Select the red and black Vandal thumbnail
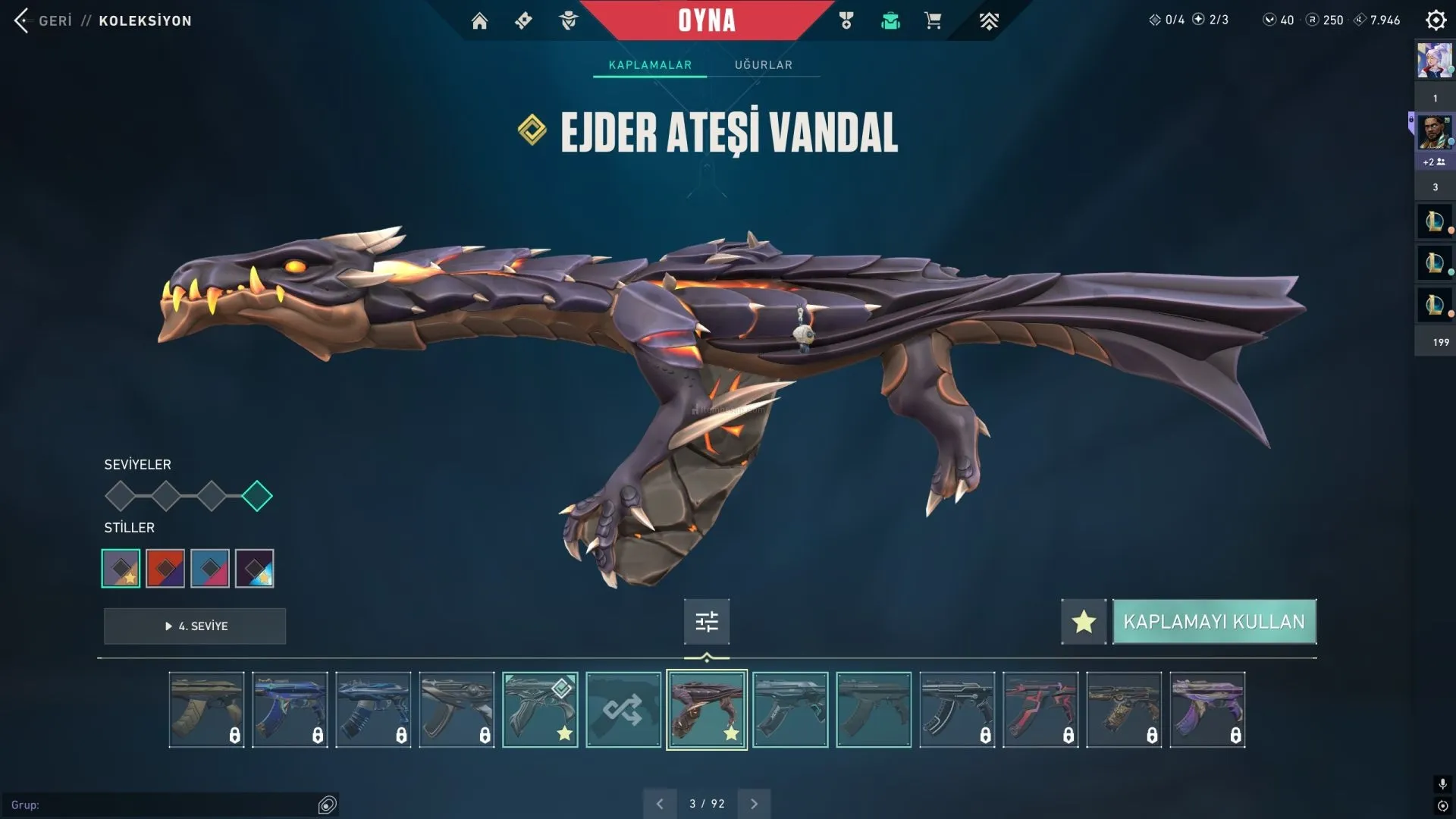 pos(1040,710)
